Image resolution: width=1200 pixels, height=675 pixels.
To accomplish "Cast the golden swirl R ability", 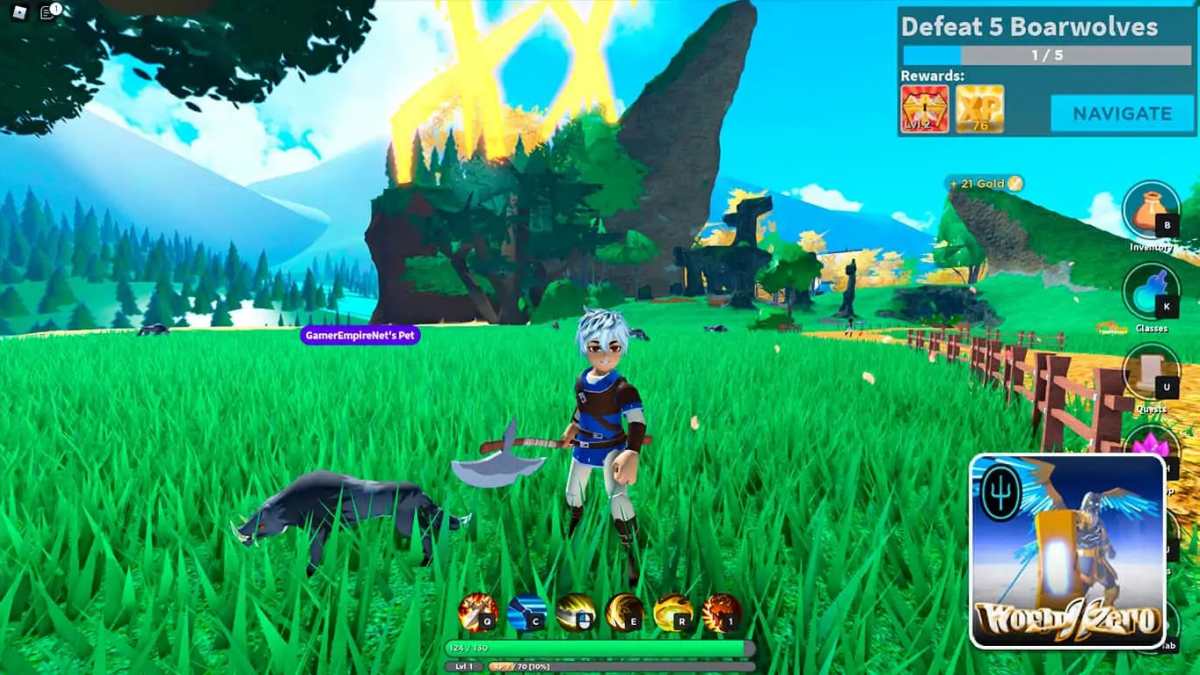I will [x=673, y=612].
